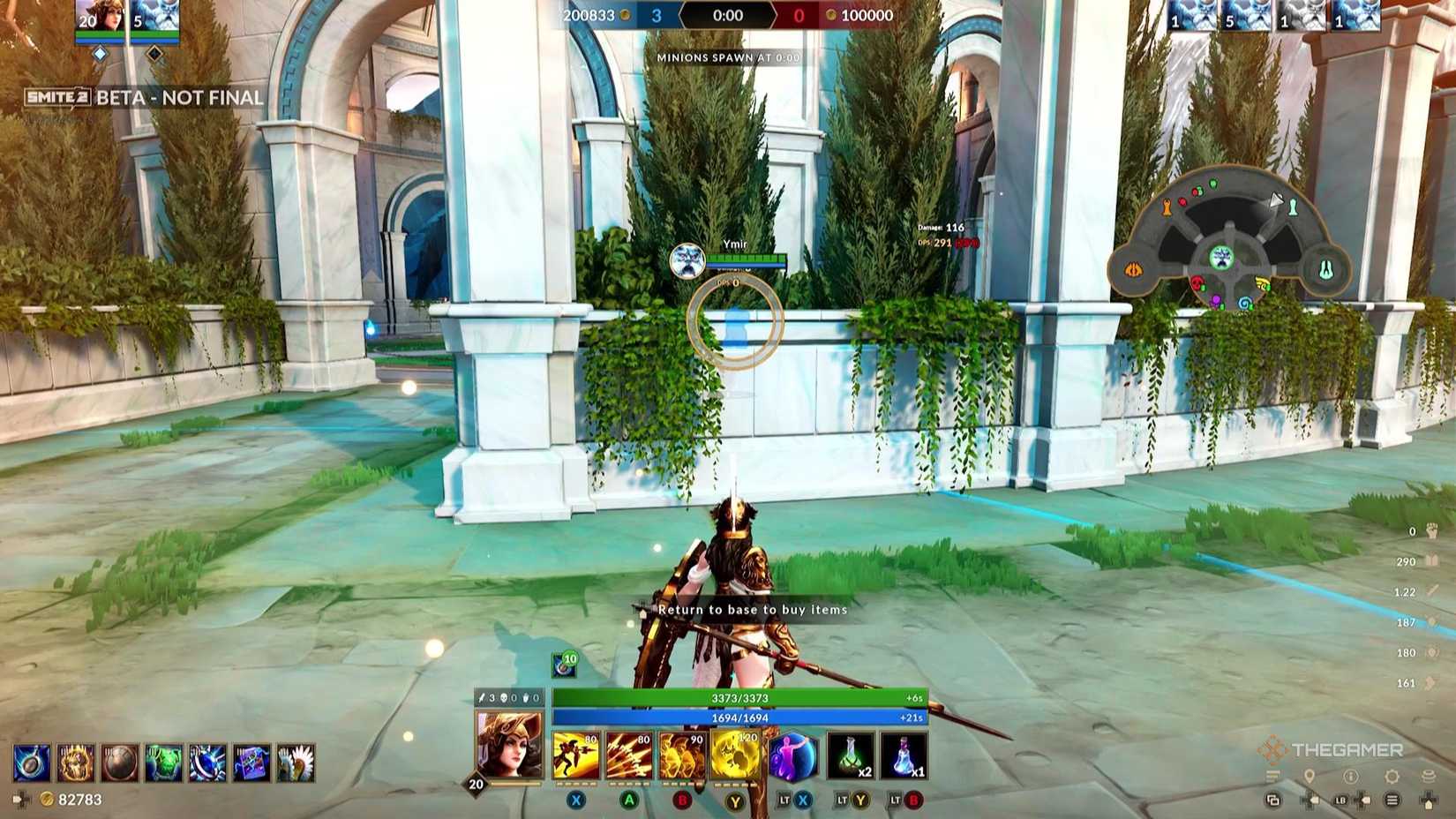Select the green chestplate armor item

tap(165, 763)
